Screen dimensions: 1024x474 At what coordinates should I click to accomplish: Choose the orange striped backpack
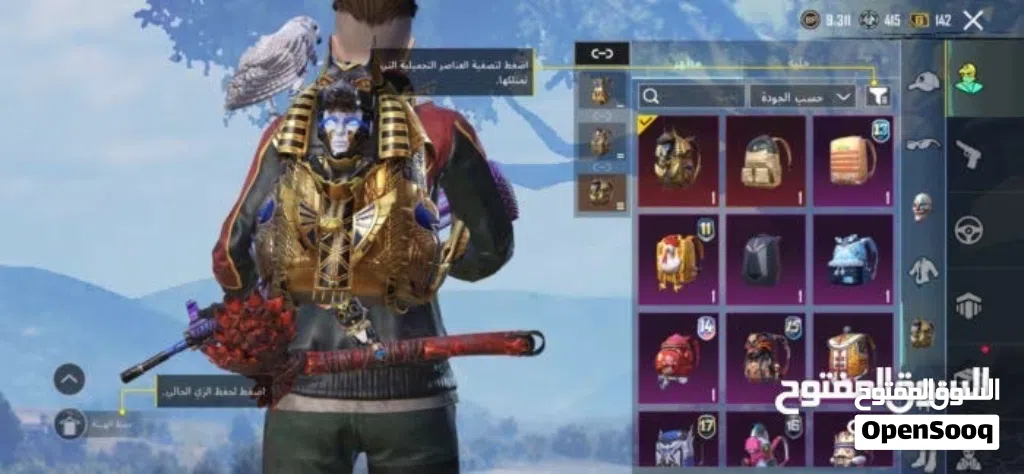click(852, 160)
